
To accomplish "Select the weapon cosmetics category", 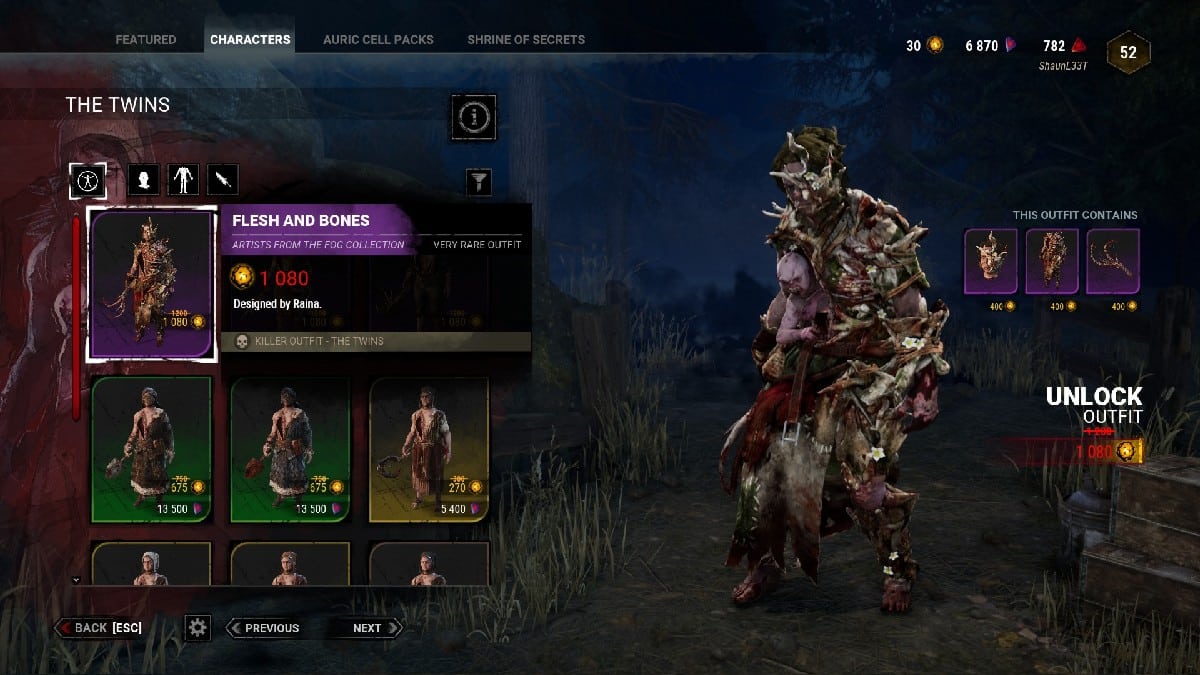I will pyautogui.click(x=222, y=180).
